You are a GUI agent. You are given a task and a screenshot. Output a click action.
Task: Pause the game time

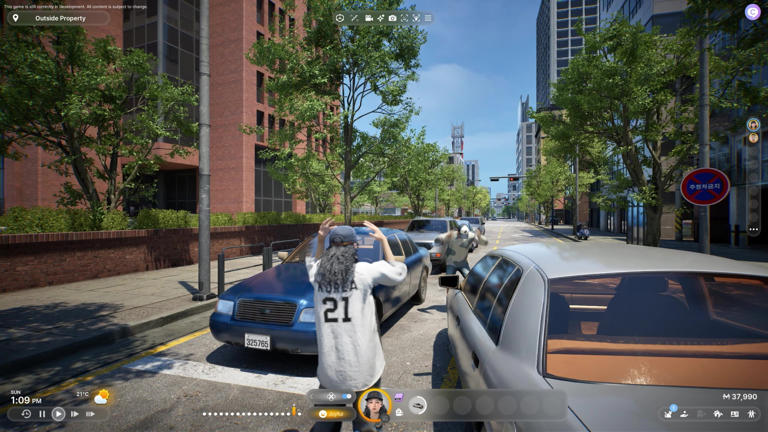(42, 414)
